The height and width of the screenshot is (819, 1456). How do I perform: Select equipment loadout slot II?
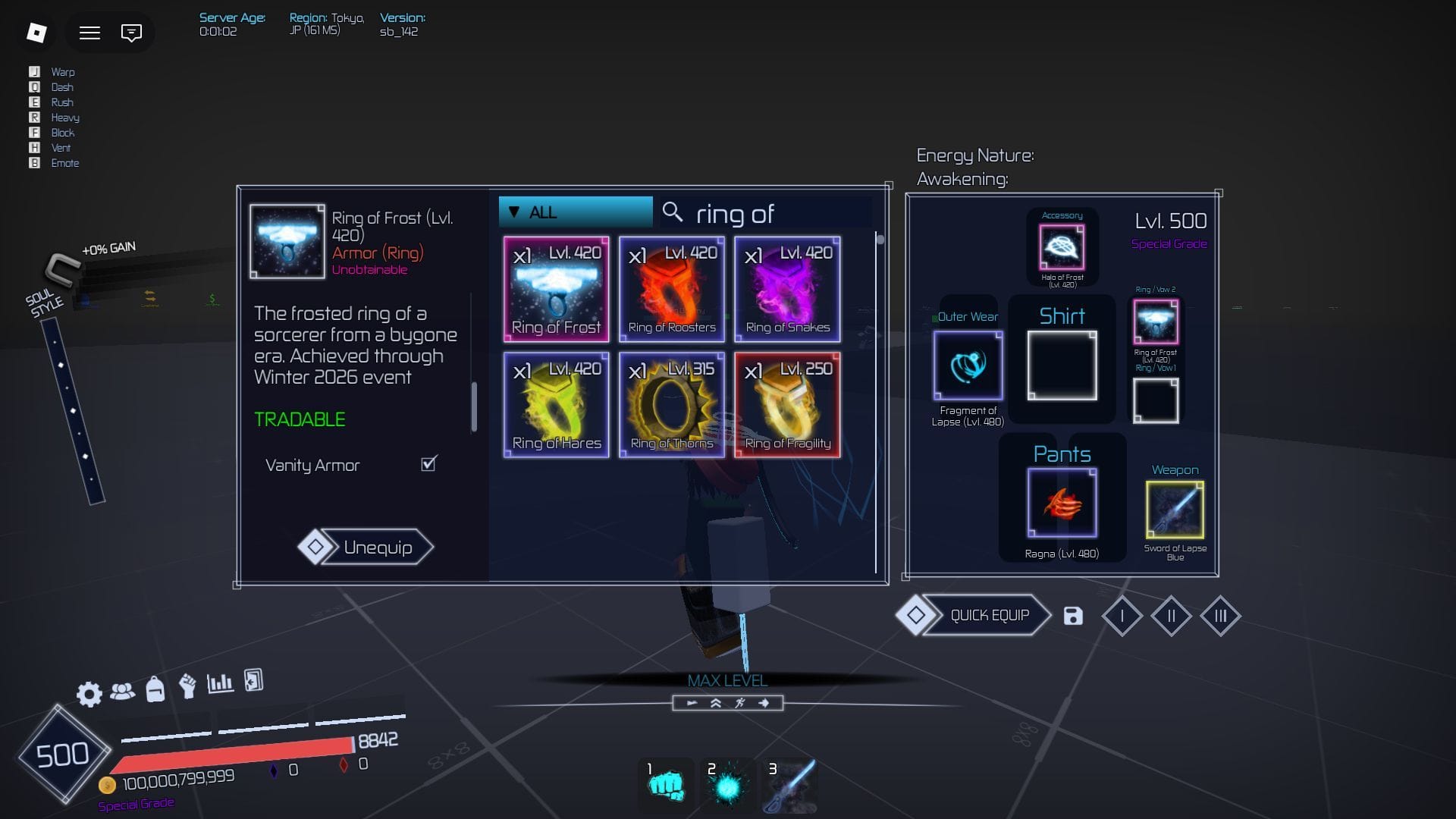1170,616
